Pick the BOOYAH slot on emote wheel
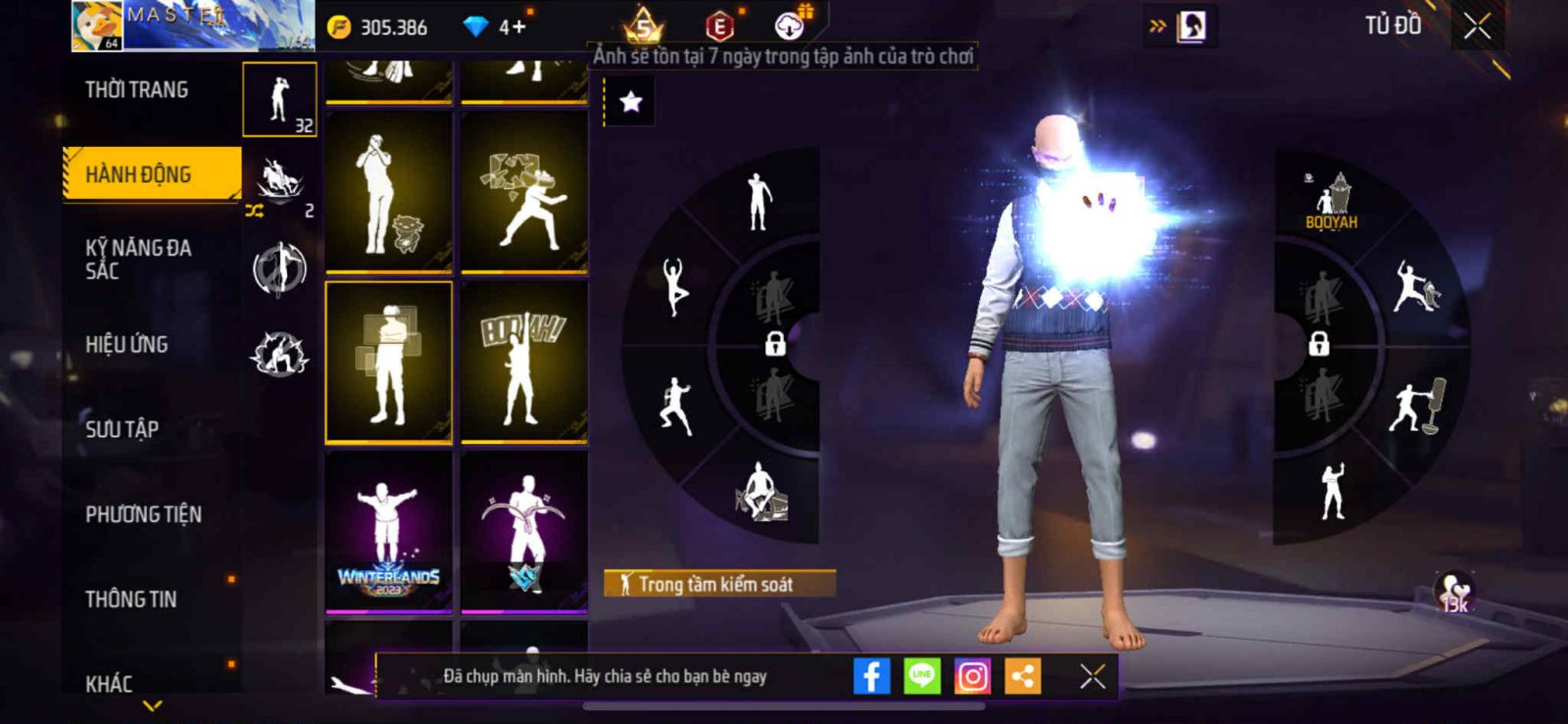Viewport: 1568px width, 724px height. [x=1332, y=201]
